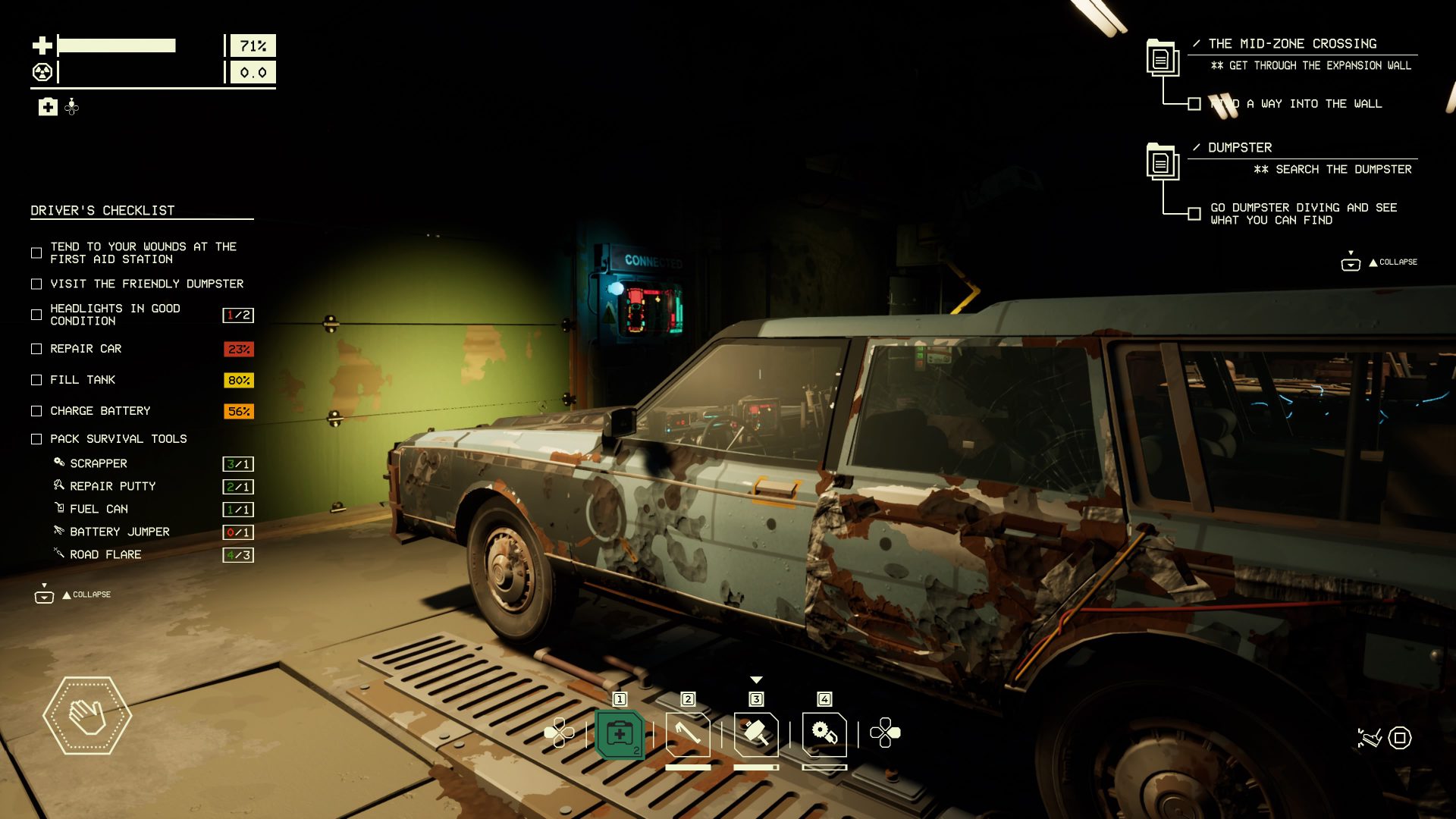Tick the Visit the Friendly Dumpster item

click(35, 284)
